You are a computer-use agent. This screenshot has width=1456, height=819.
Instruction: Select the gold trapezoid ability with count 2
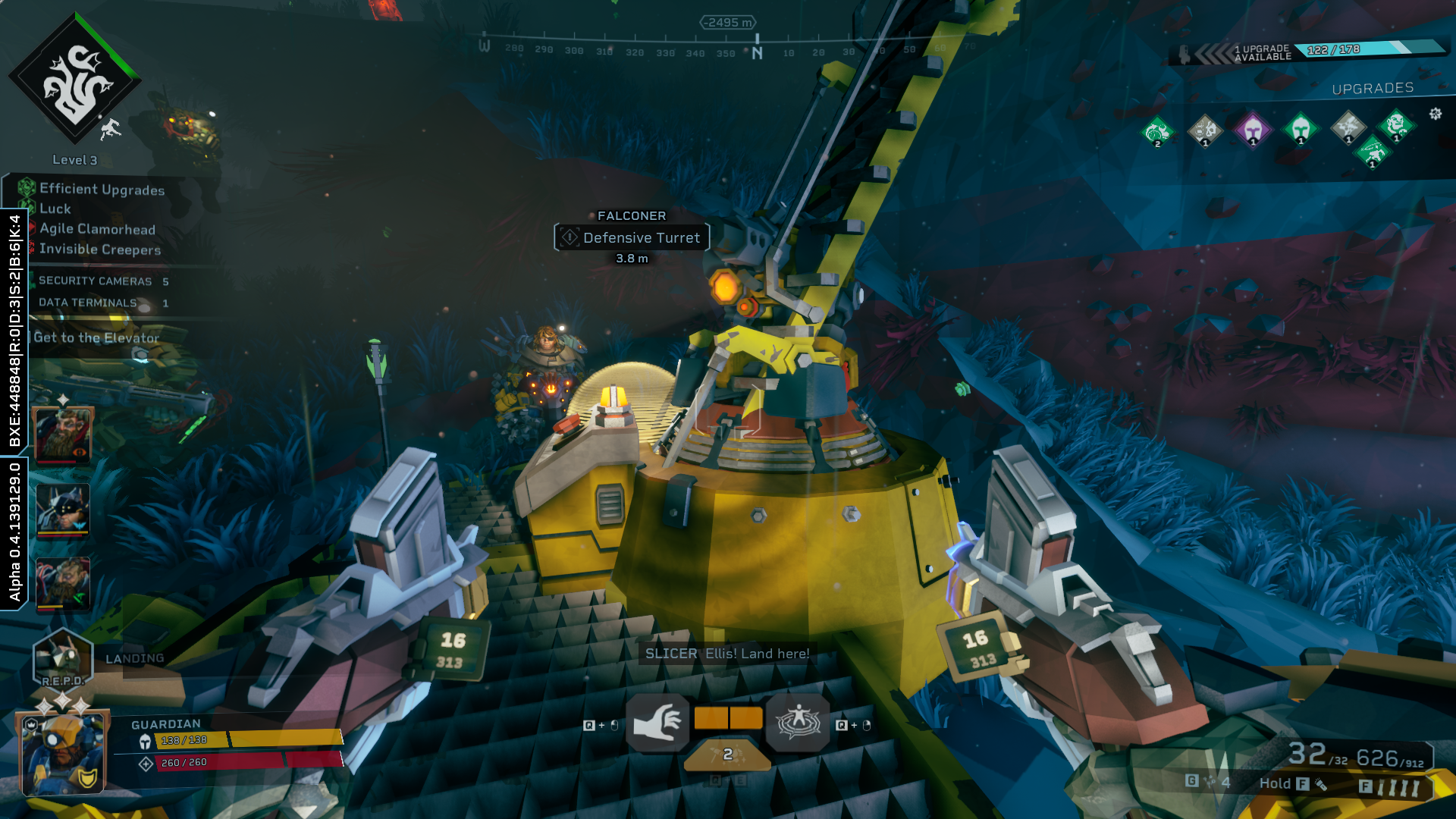[727, 755]
